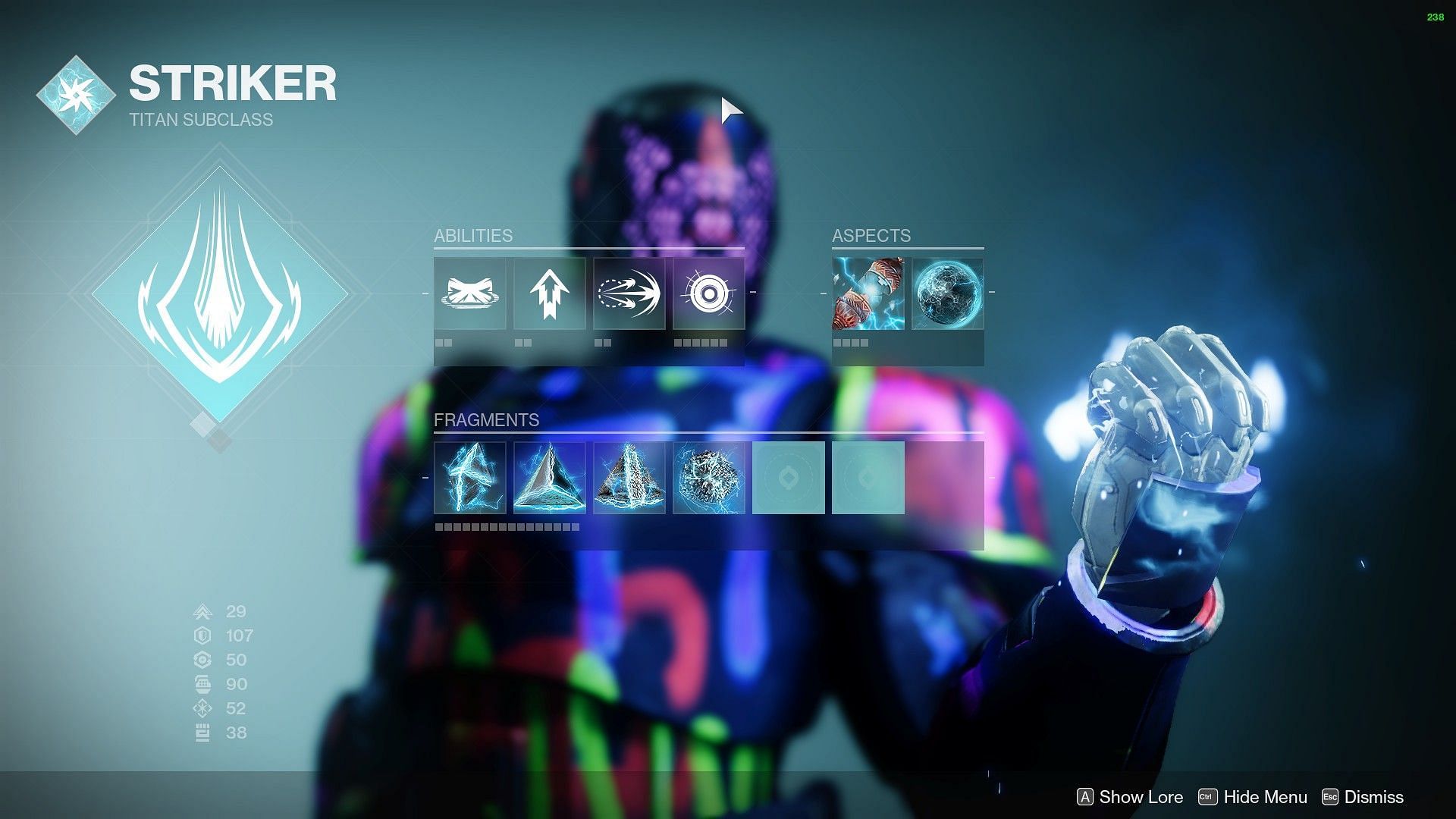
Task: Choose the electric orb aspect slot
Action: [948, 293]
